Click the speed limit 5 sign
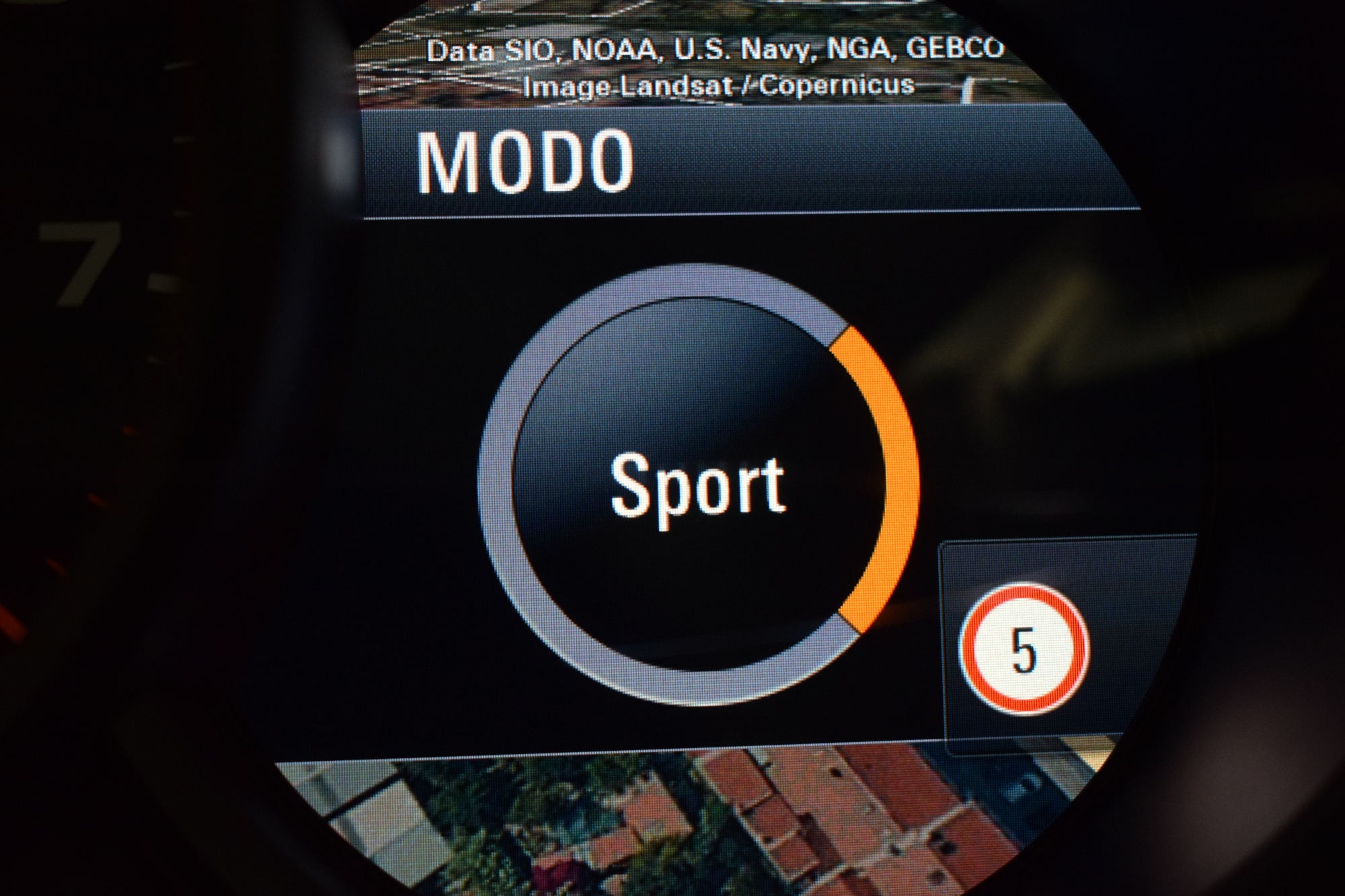The width and height of the screenshot is (1345, 896). tap(1024, 650)
